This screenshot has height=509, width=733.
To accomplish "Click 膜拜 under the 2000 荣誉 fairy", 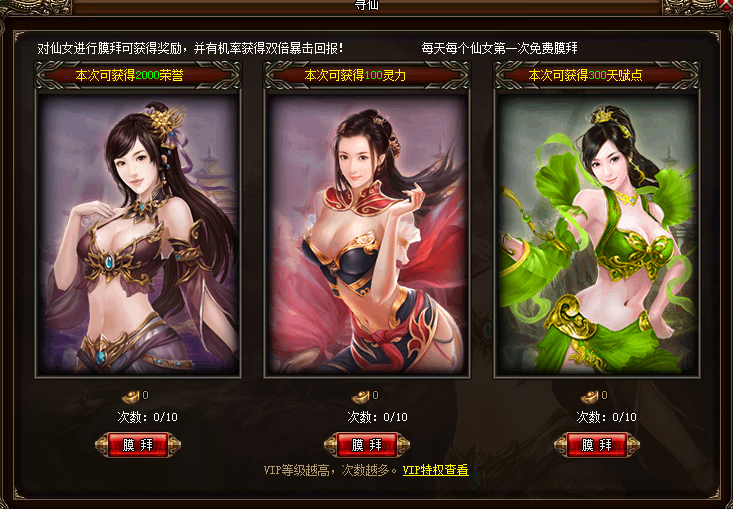I will point(137,445).
